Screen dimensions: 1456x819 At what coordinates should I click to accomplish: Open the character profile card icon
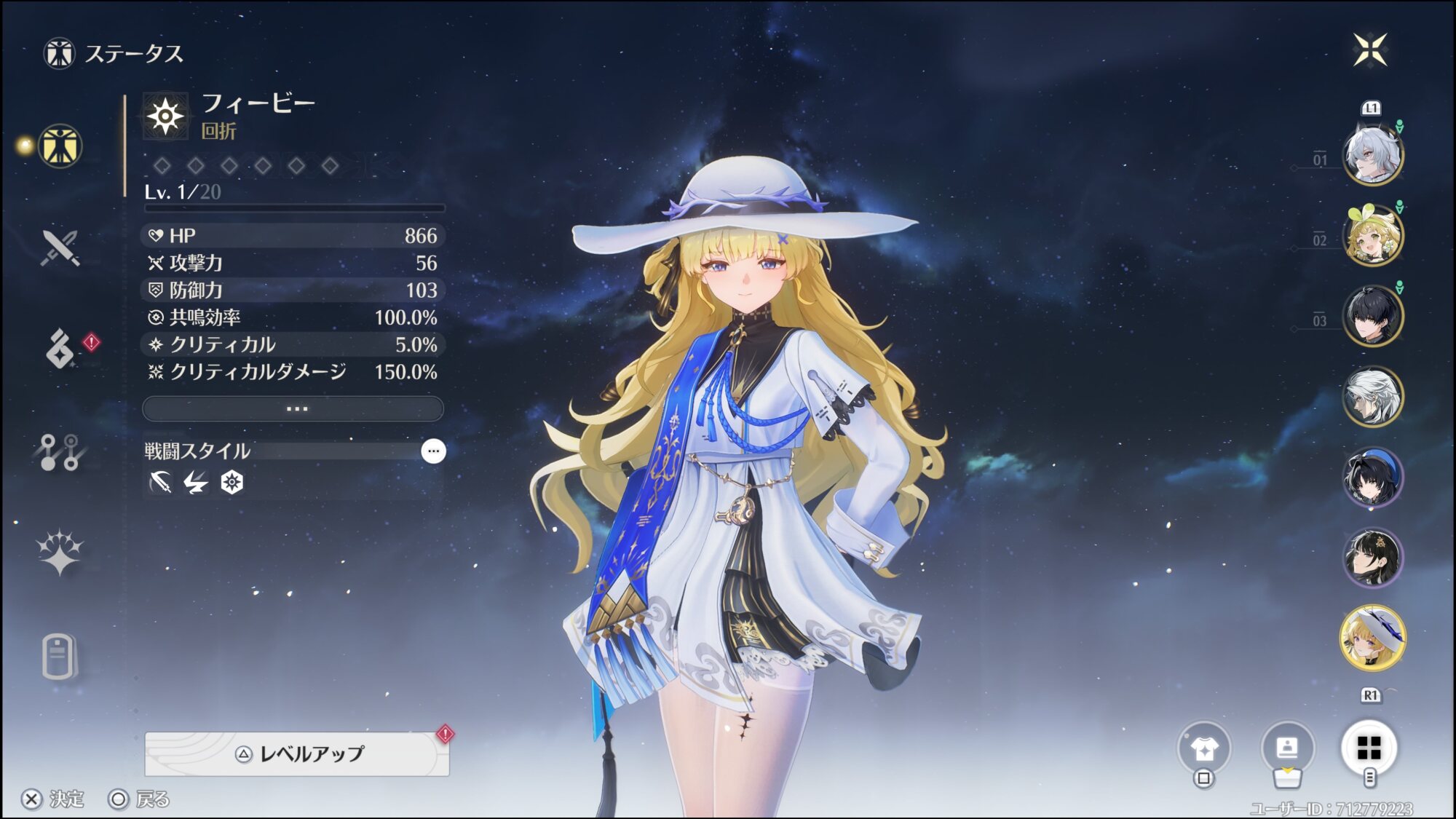(1287, 748)
